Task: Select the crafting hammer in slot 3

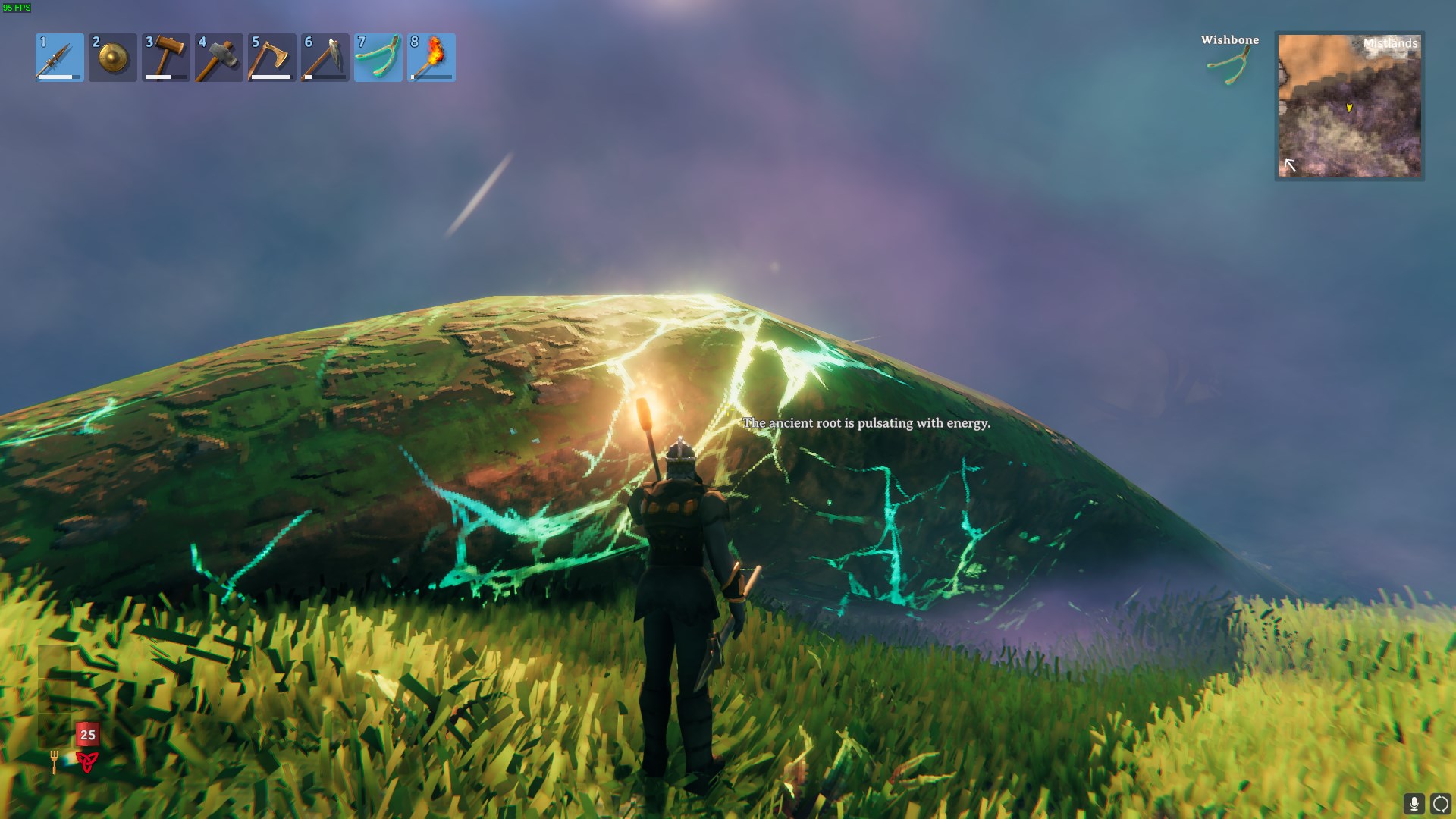Action: pyautogui.click(x=165, y=58)
